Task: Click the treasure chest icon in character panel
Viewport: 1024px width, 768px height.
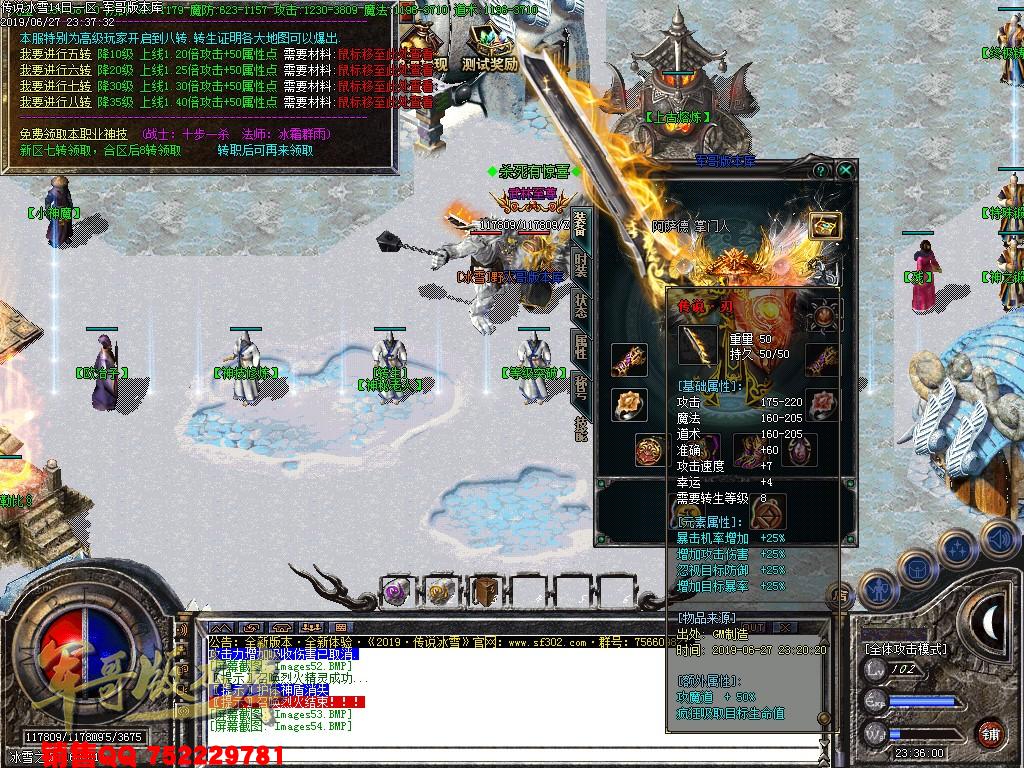Action: pyautogui.click(x=824, y=225)
